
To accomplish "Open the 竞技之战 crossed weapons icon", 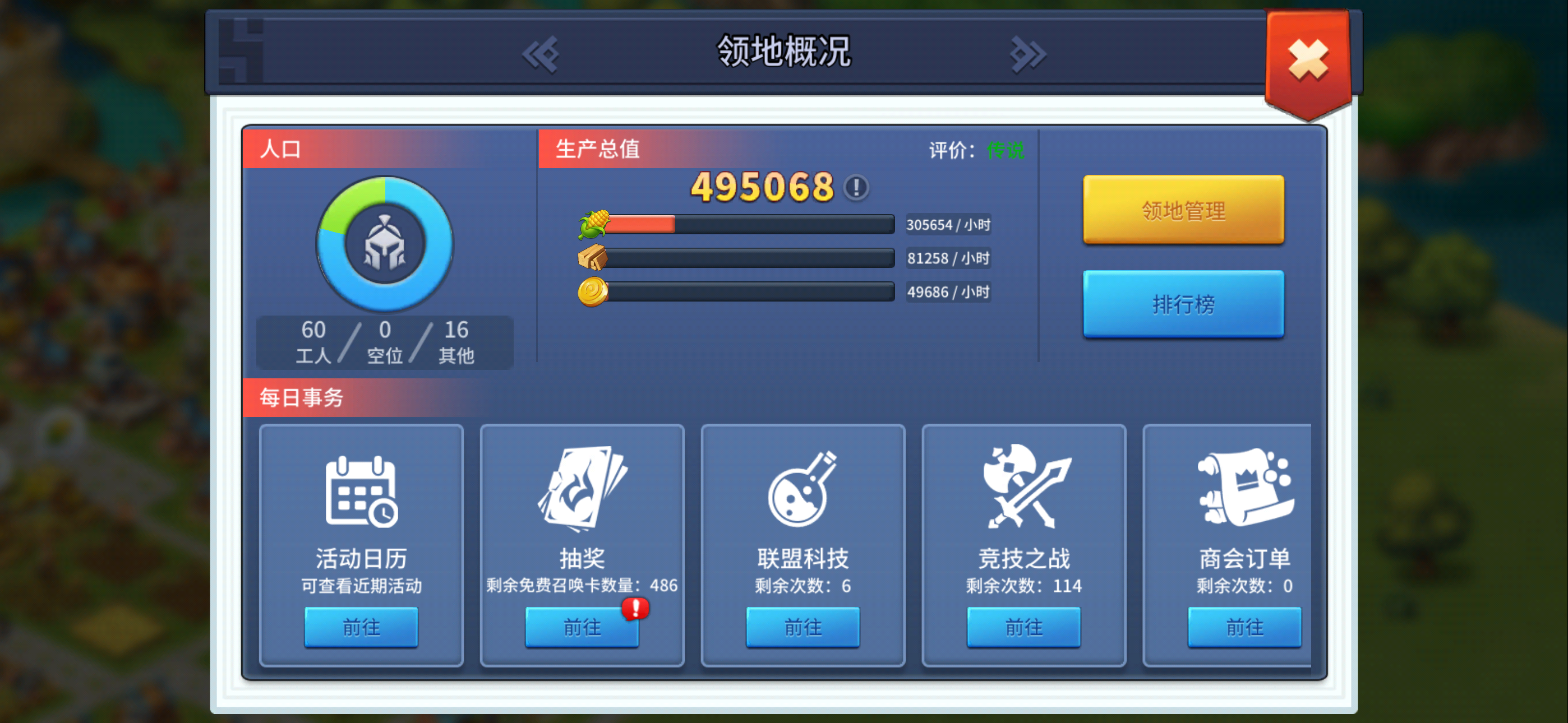I will [1024, 490].
